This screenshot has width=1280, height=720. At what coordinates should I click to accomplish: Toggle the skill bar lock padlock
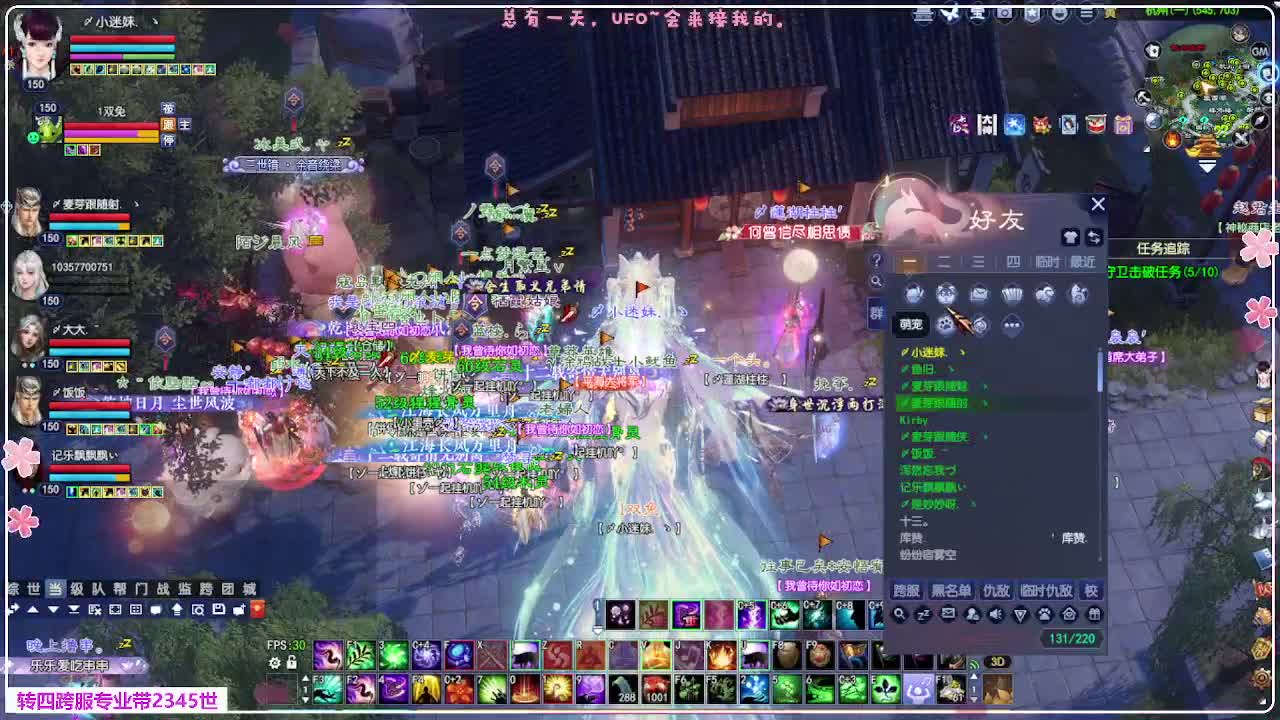(290, 661)
